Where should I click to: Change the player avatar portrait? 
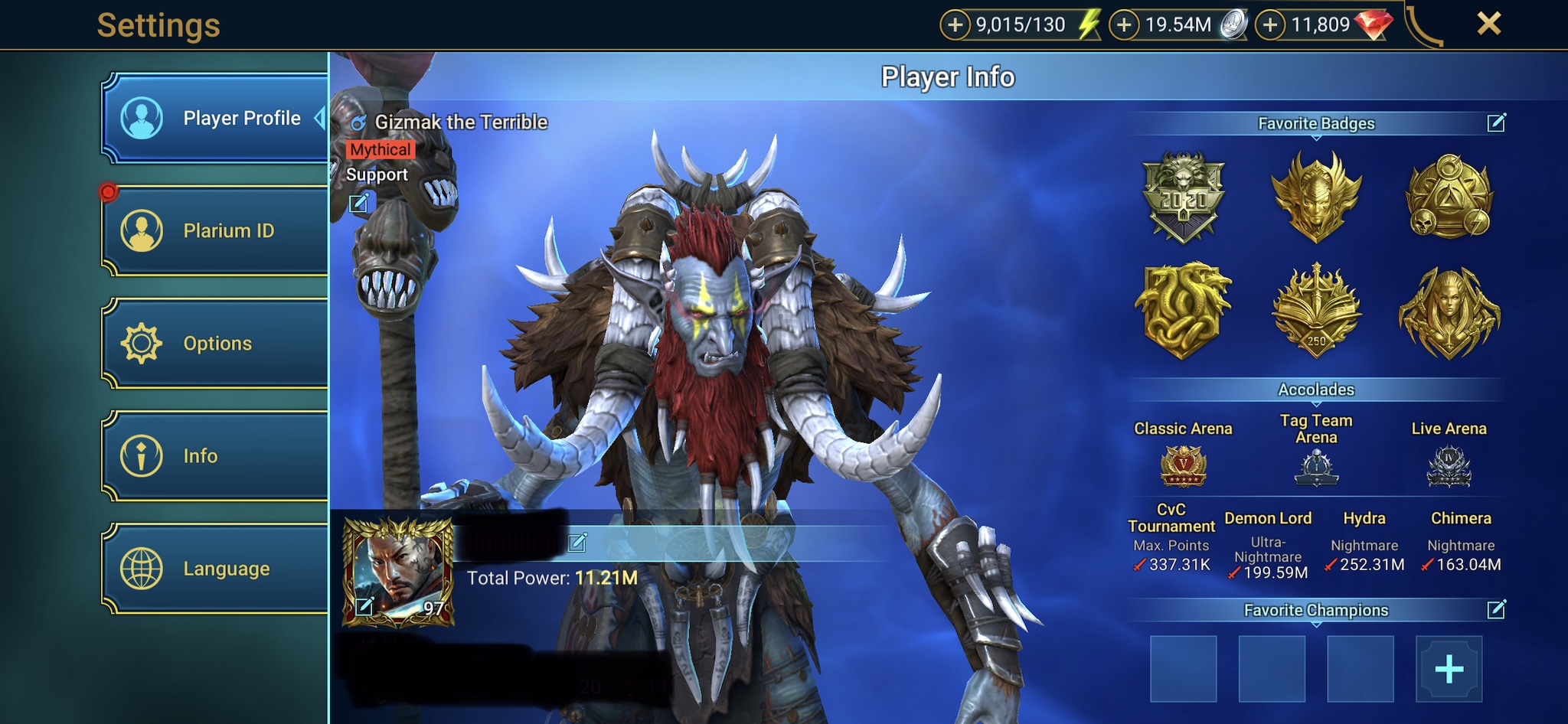click(364, 607)
